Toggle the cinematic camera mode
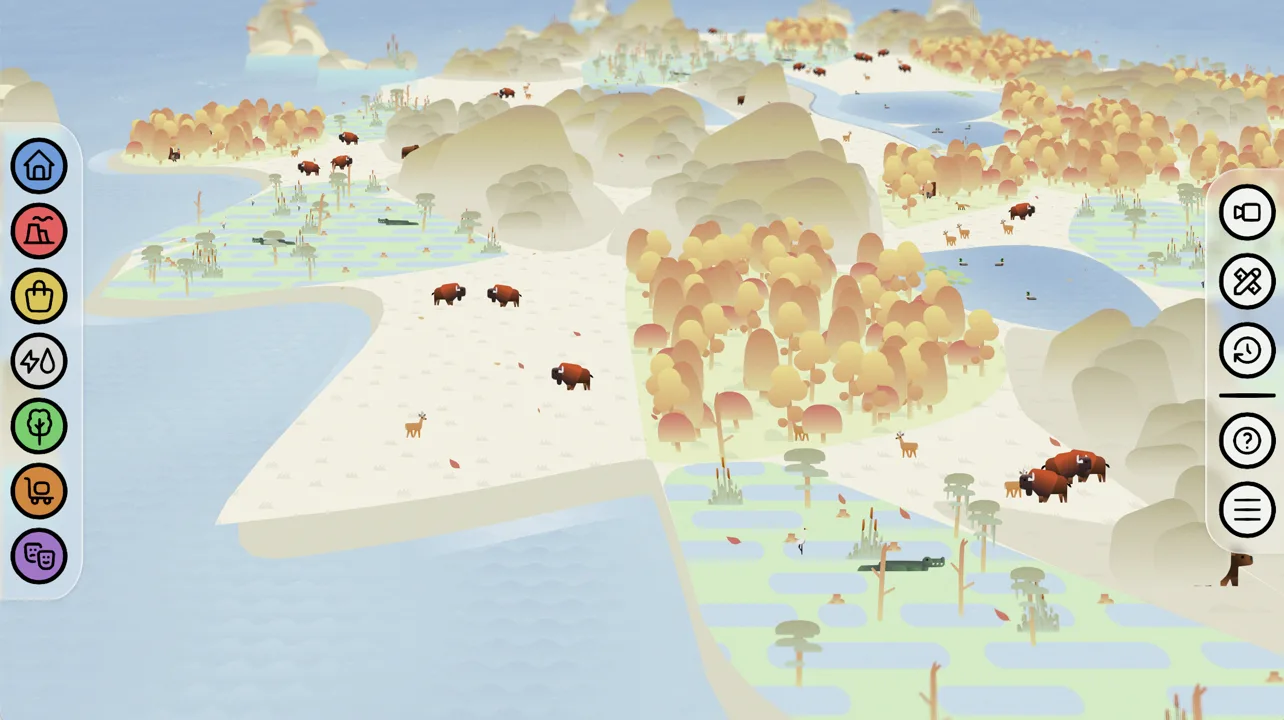 click(1246, 212)
